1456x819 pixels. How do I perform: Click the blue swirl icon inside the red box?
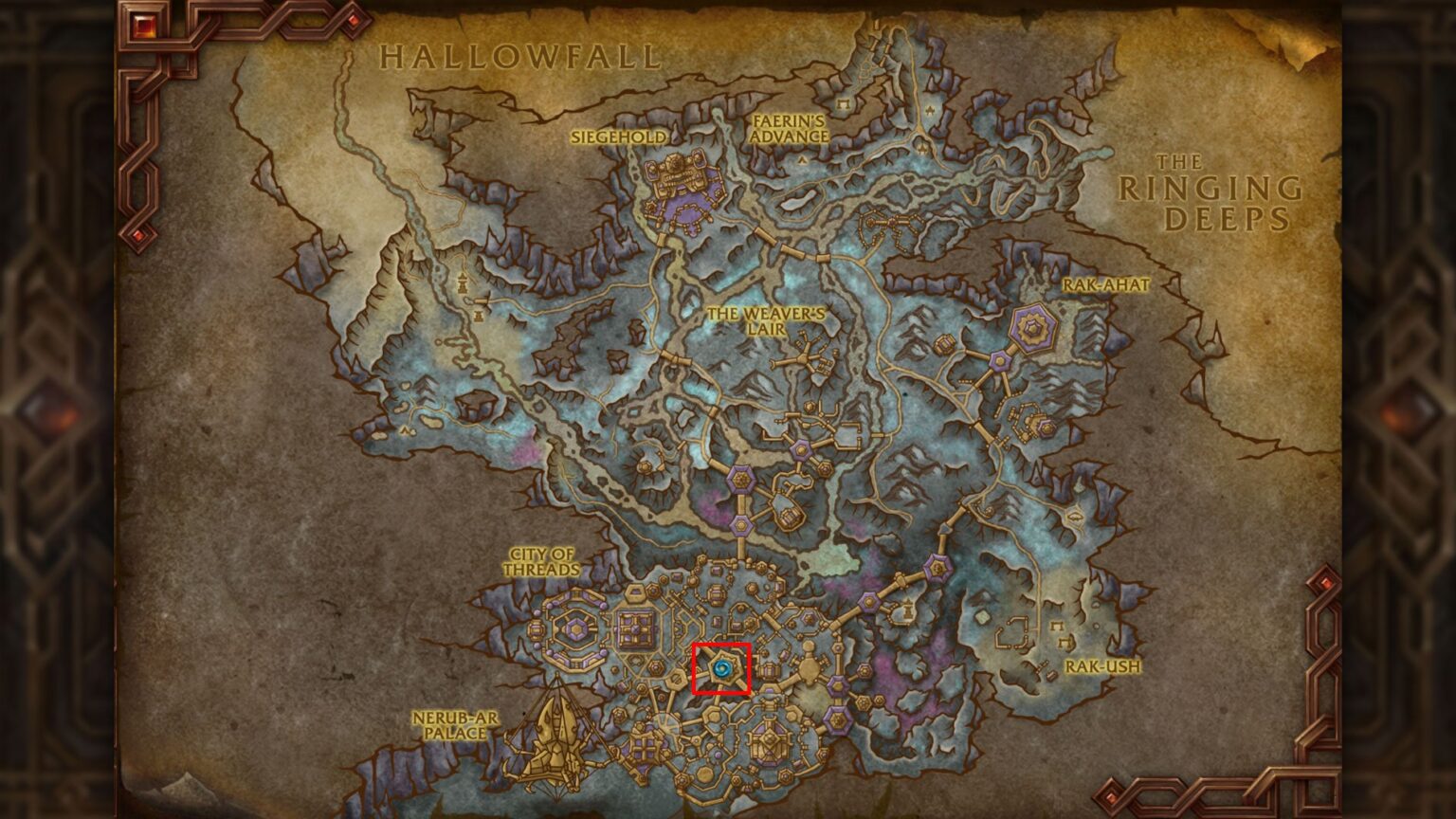[724, 669]
